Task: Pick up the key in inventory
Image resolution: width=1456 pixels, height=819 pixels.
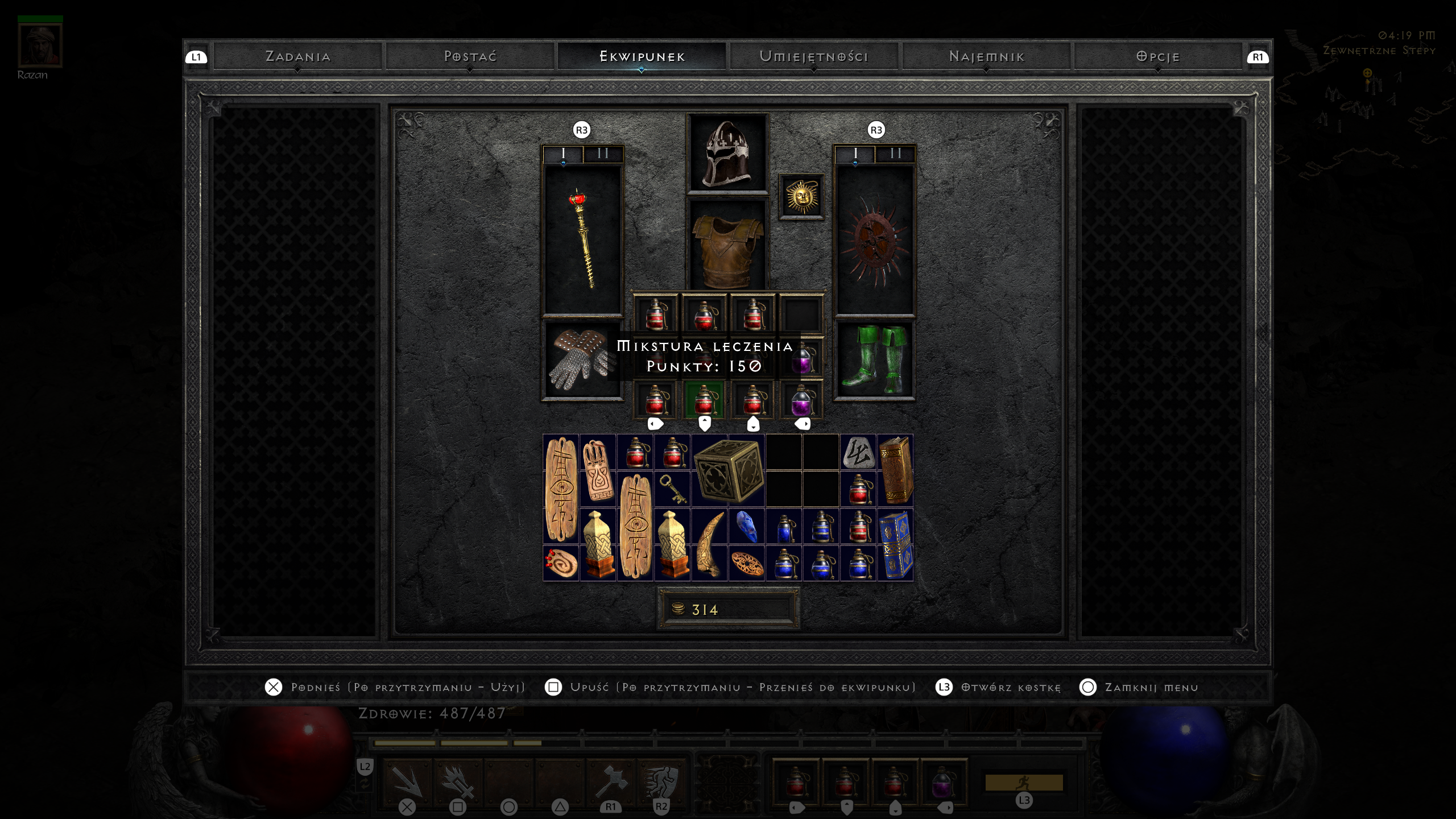Action: pyautogui.click(x=672, y=489)
